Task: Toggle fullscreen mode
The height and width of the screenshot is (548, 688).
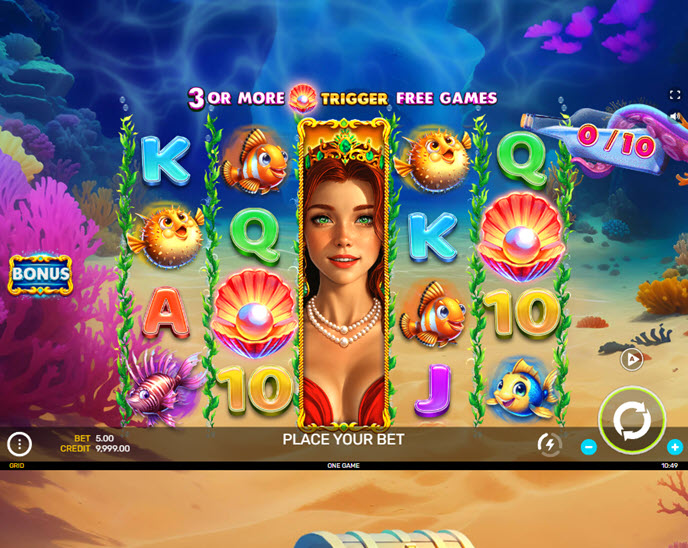Action: click(675, 95)
